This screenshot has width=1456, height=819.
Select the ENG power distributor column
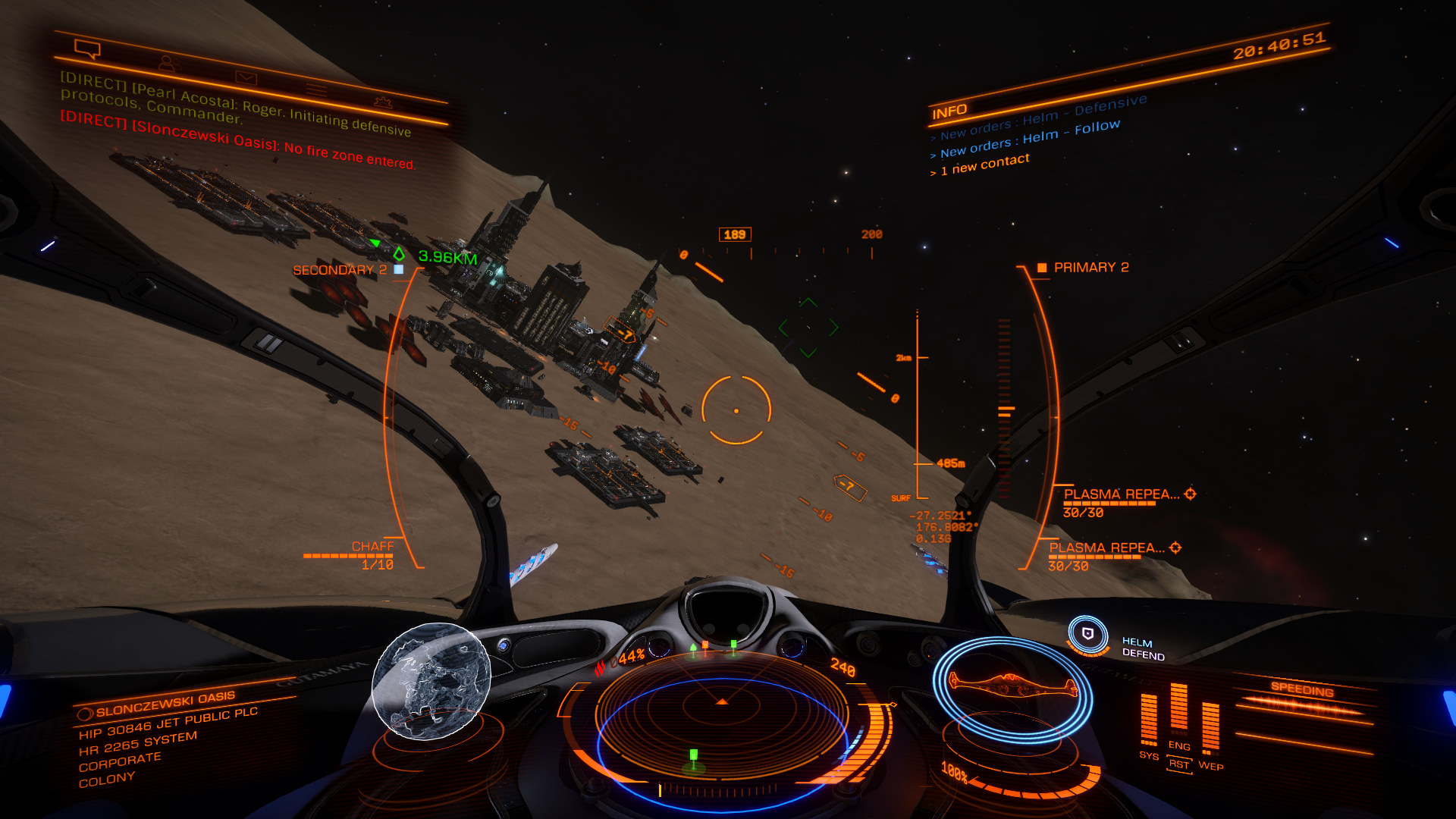click(1178, 711)
